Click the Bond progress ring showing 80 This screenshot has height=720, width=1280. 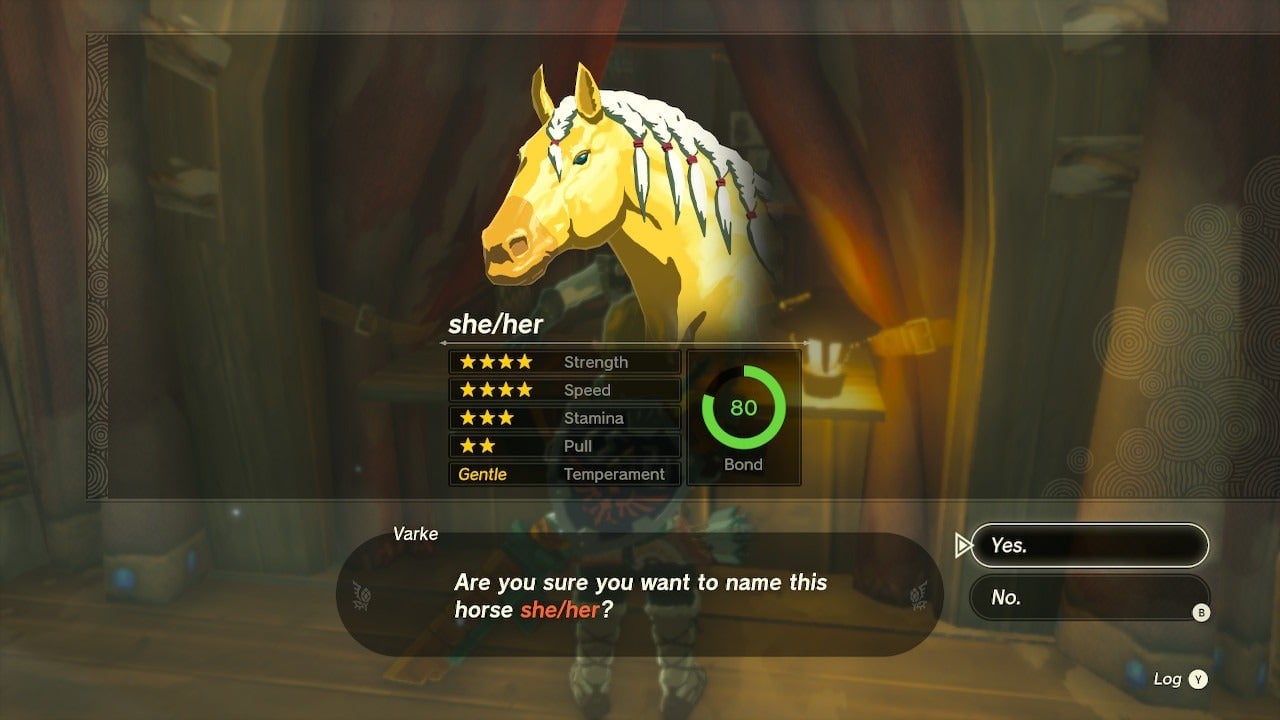[742, 407]
